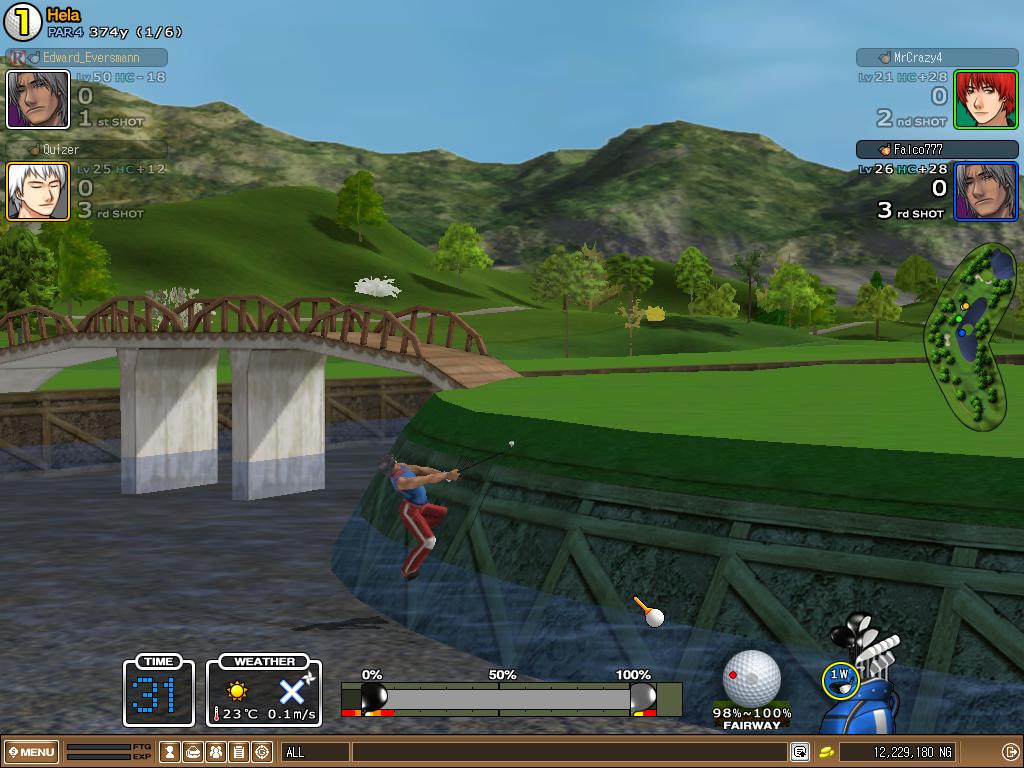The image size is (1024, 768).
Task: Open the MENU button
Action: coord(31,752)
